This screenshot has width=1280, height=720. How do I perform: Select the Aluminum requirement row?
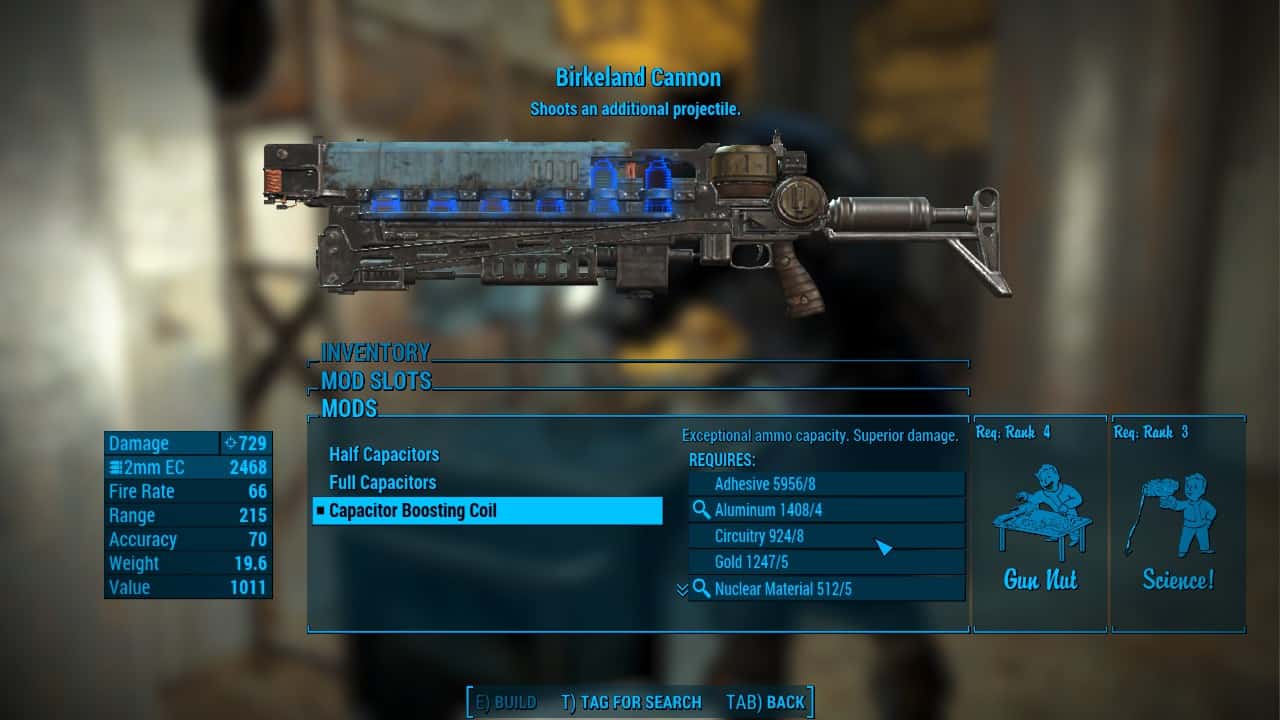coord(826,510)
